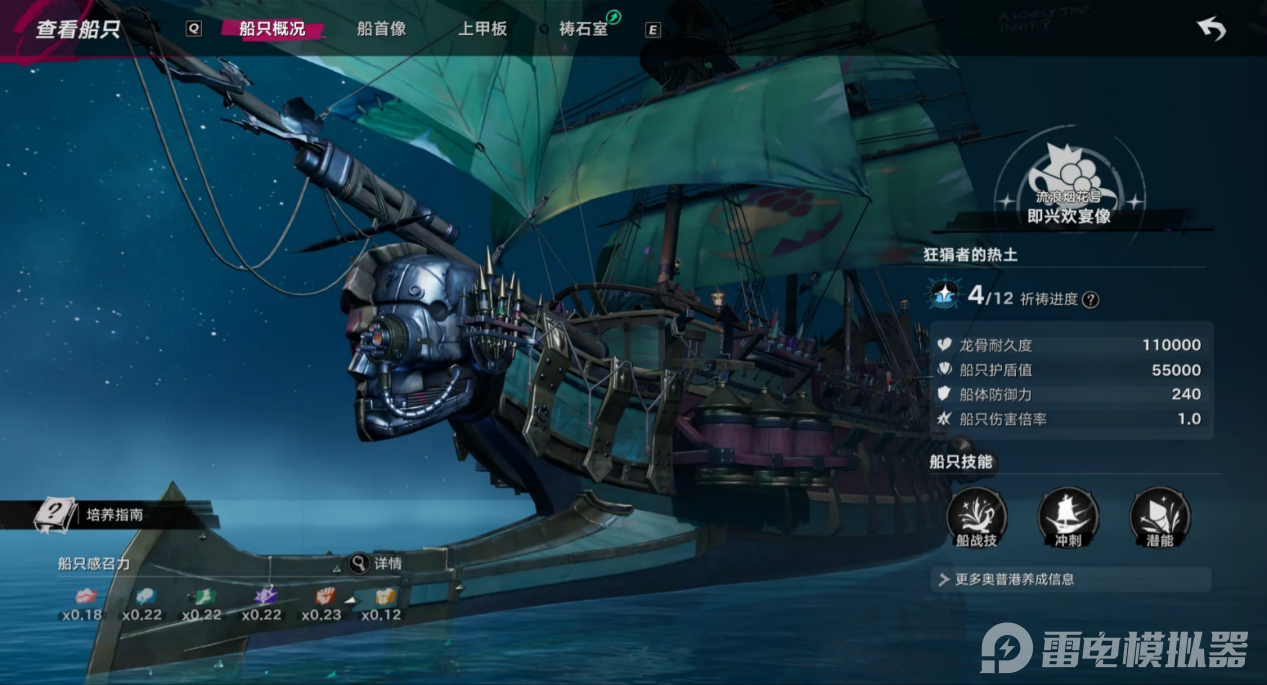
Task: Click the back arrow button
Action: click(x=1211, y=30)
